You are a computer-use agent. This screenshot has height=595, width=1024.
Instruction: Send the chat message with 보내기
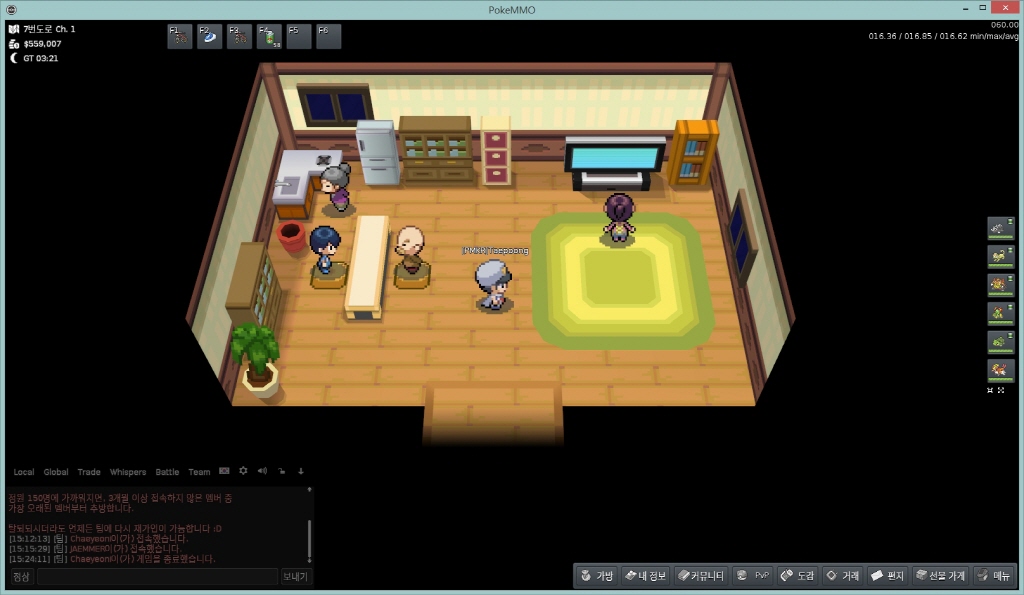click(x=296, y=577)
